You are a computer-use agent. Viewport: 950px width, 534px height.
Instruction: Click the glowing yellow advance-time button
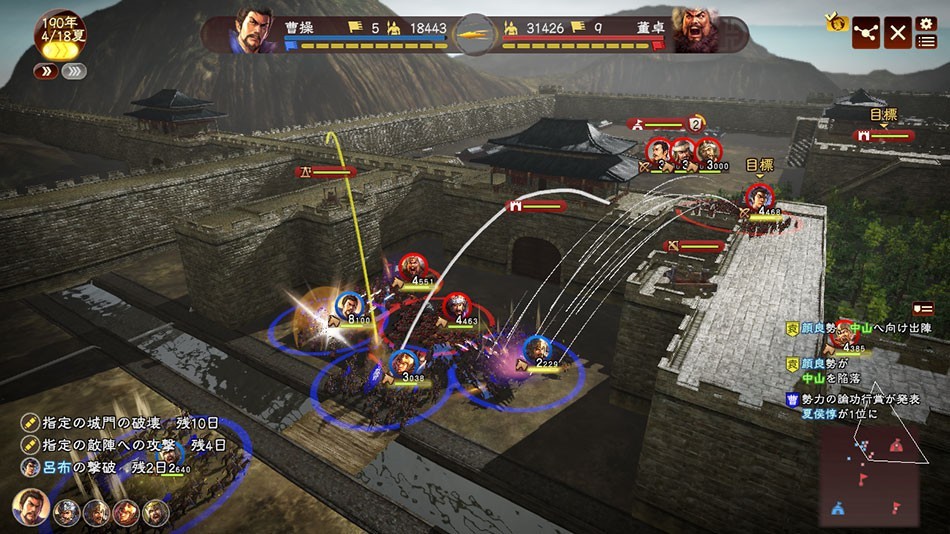[59, 51]
